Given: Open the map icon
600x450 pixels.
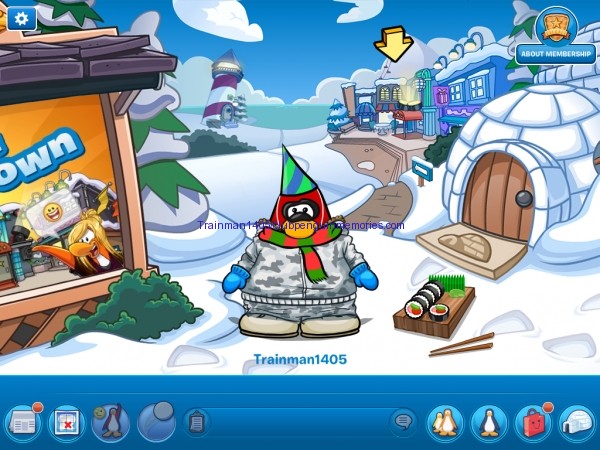Looking at the screenshot, I should [x=67, y=422].
